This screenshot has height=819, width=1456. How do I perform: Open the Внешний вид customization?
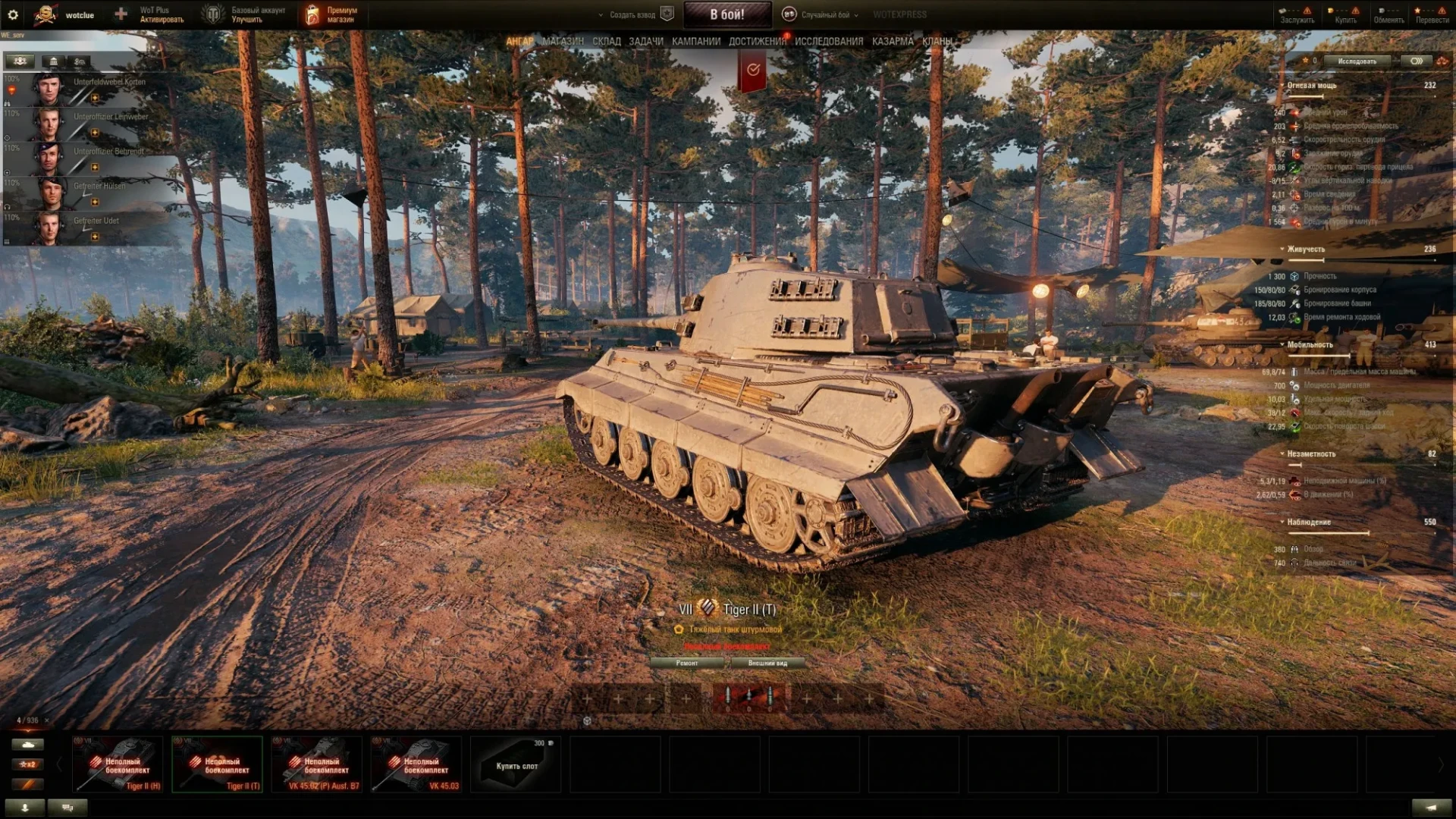pos(767,663)
